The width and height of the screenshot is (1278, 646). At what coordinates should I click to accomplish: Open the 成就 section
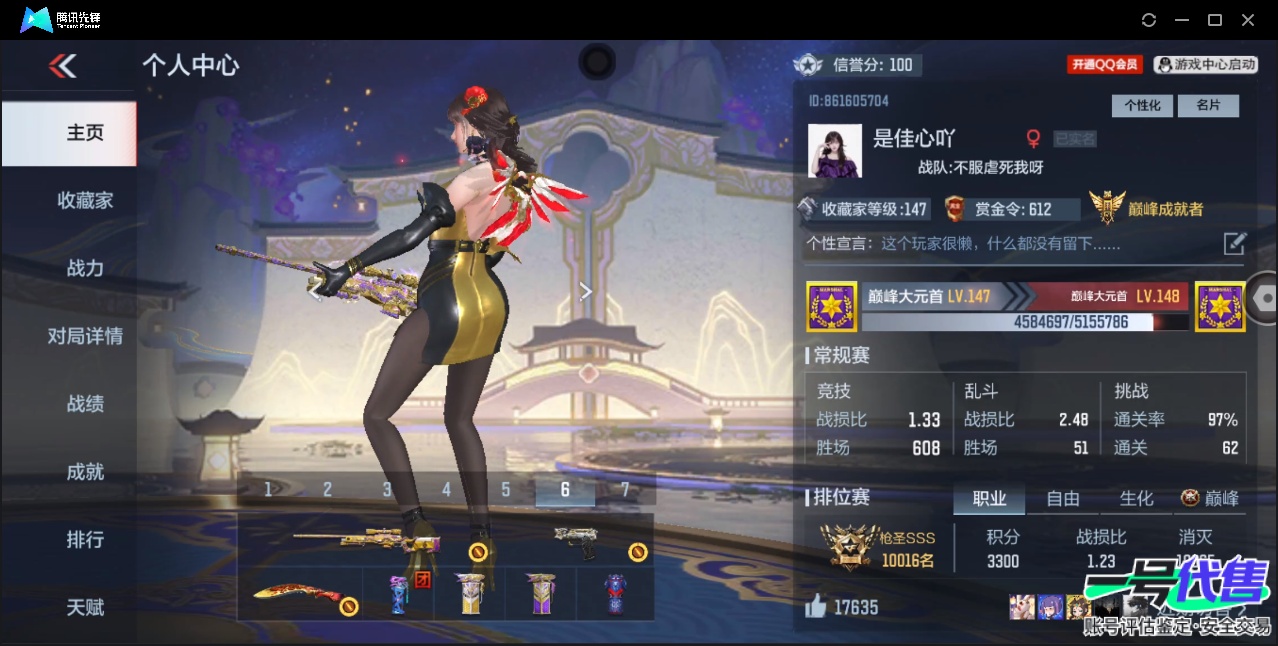point(85,472)
